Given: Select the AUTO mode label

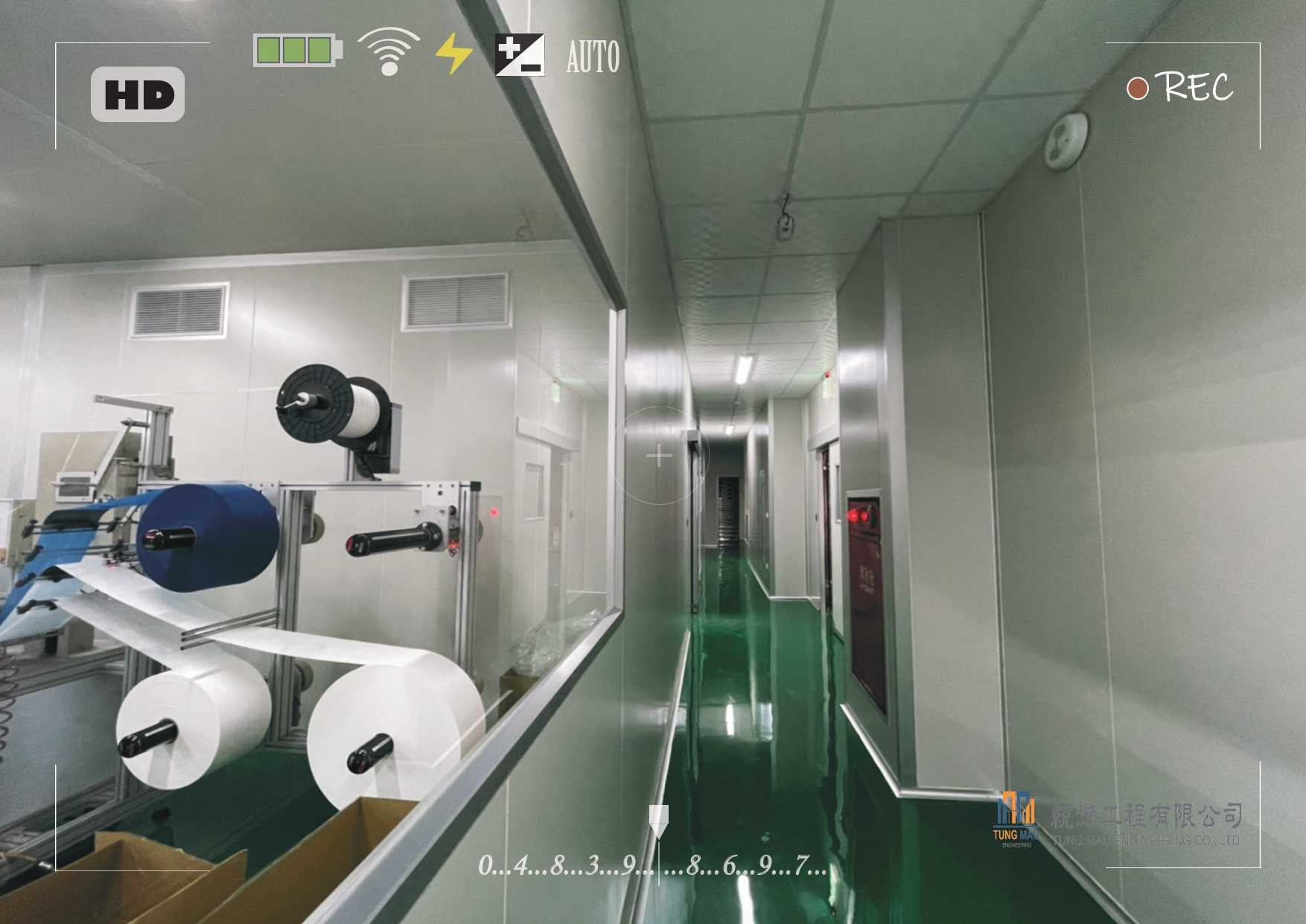Looking at the screenshot, I should (593, 57).
